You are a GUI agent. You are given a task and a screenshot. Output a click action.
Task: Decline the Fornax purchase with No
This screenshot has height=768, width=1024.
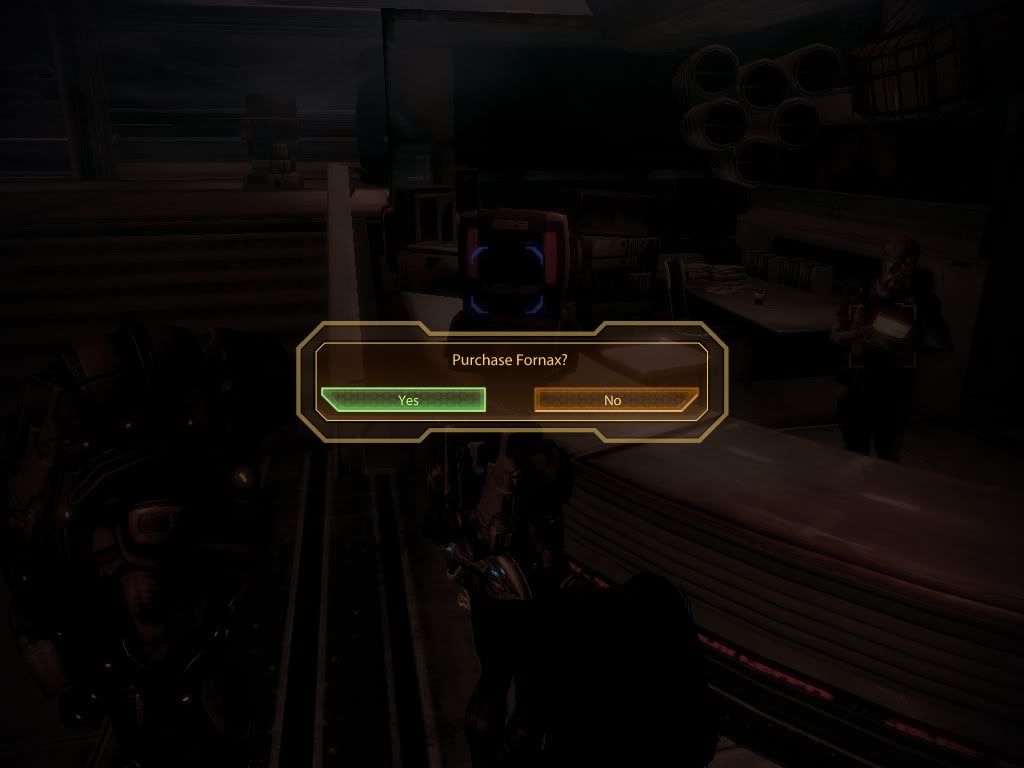click(x=614, y=400)
